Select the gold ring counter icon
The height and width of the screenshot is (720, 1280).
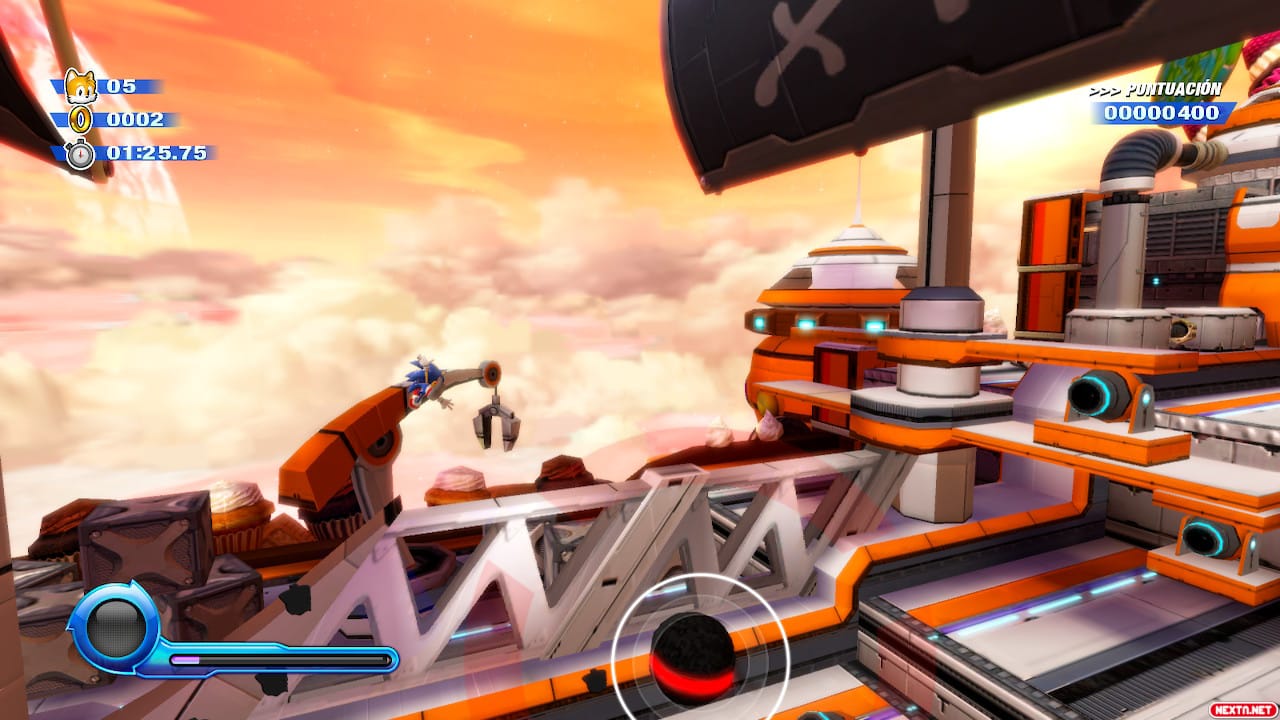click(81, 120)
